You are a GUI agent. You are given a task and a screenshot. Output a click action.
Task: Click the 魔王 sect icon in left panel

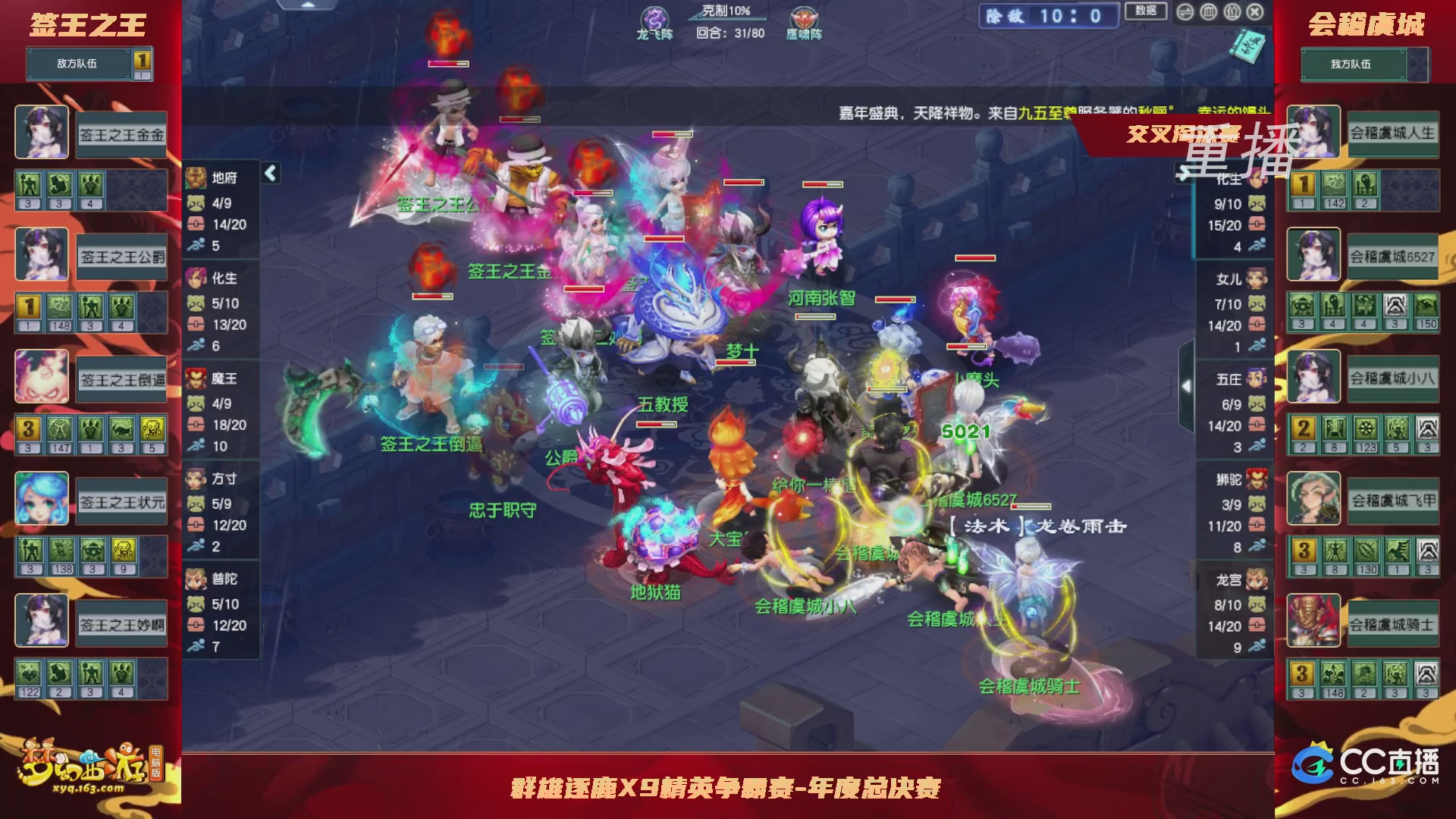(x=196, y=379)
